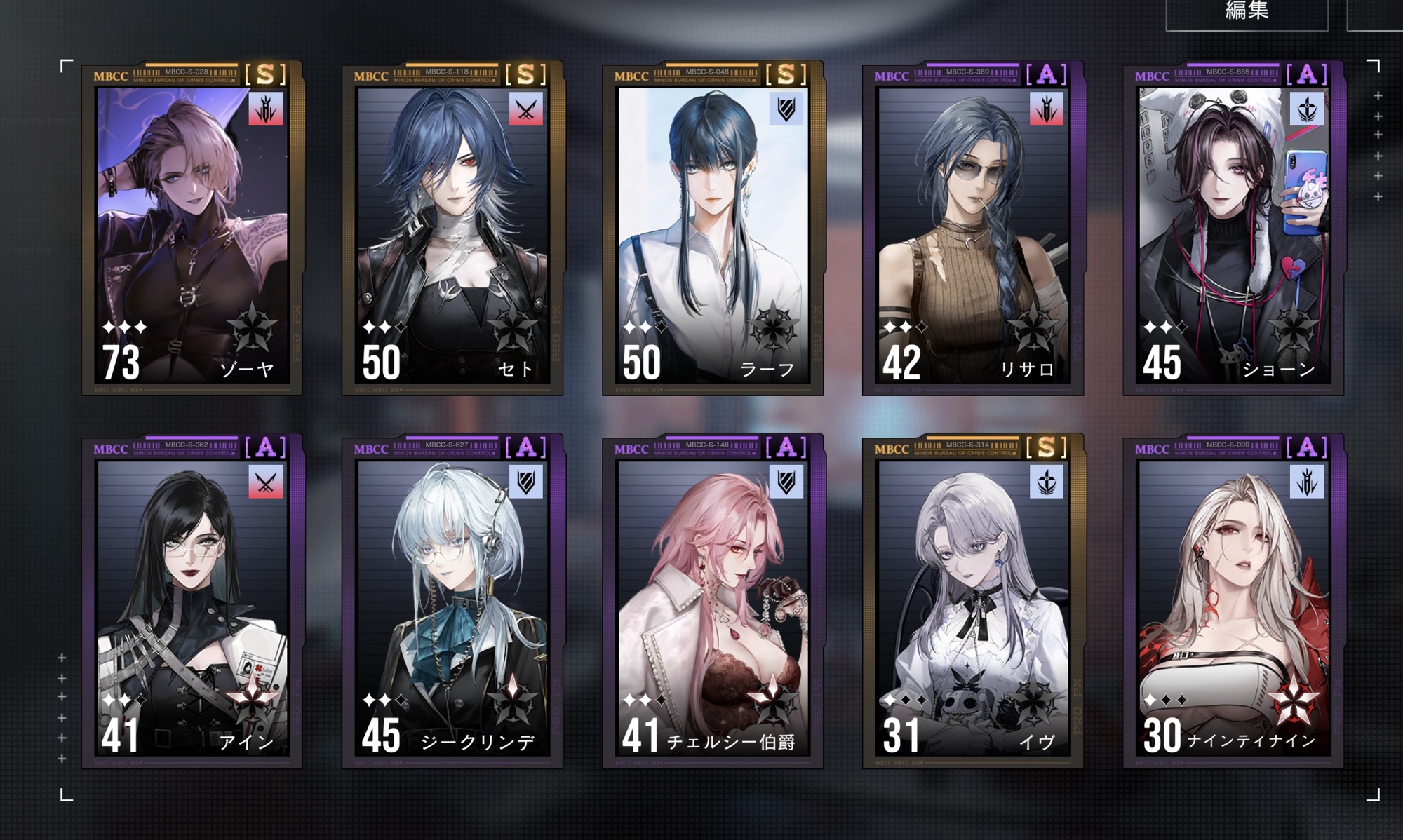Choose the ジークリンデ character card

coord(452,602)
